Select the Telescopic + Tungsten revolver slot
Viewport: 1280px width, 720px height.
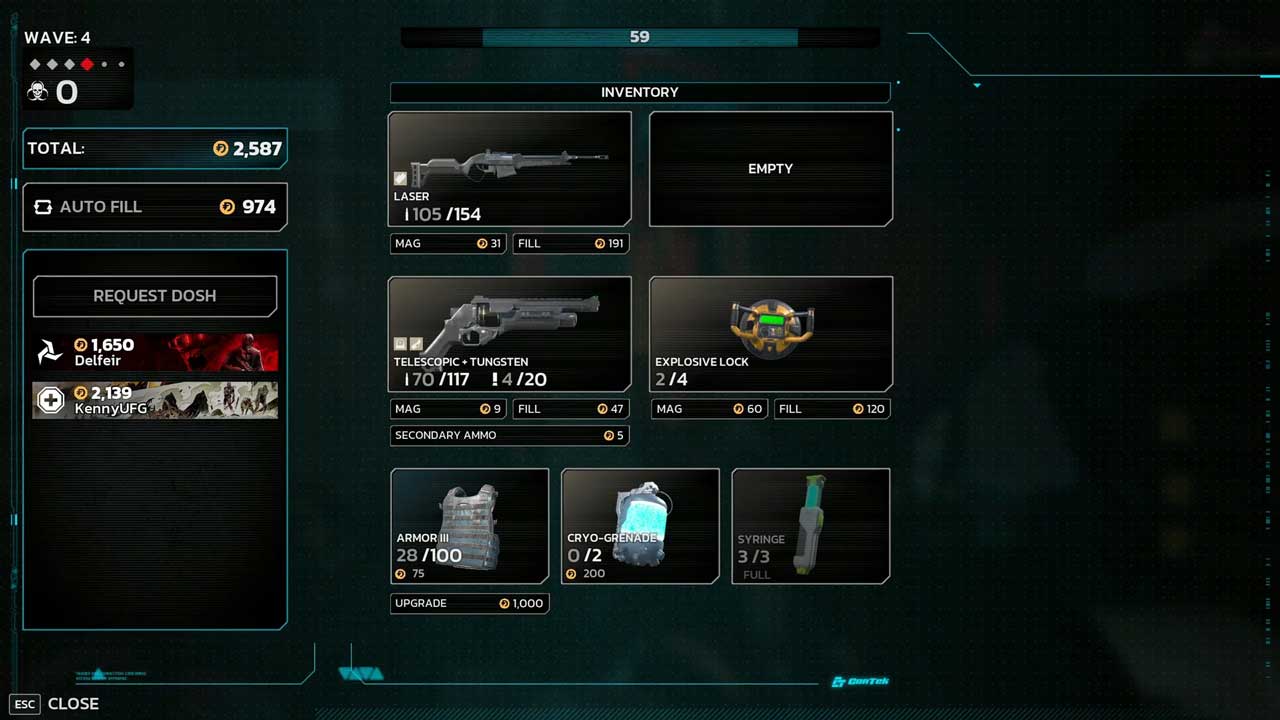509,334
